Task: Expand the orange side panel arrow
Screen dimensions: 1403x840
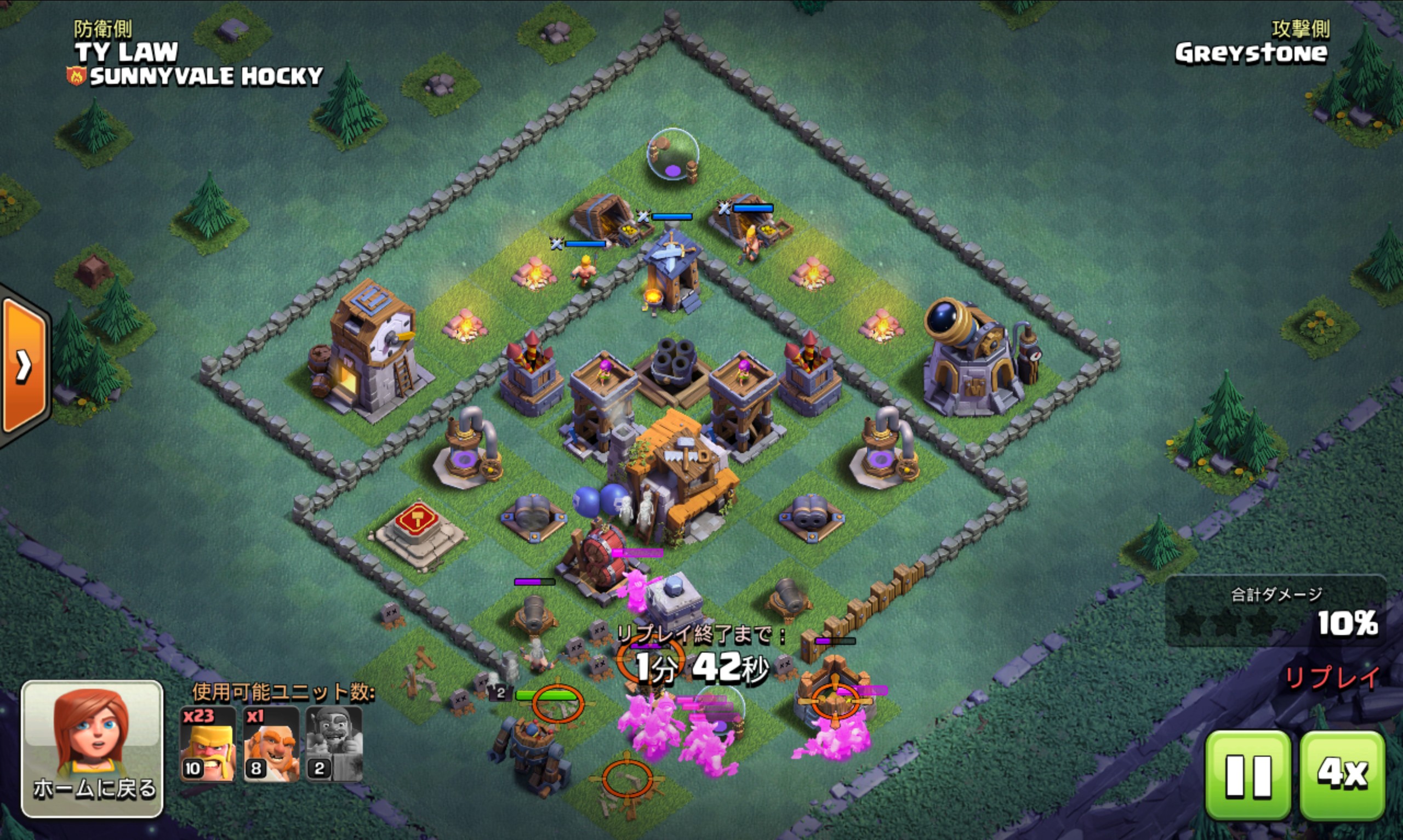Action: click(24, 366)
